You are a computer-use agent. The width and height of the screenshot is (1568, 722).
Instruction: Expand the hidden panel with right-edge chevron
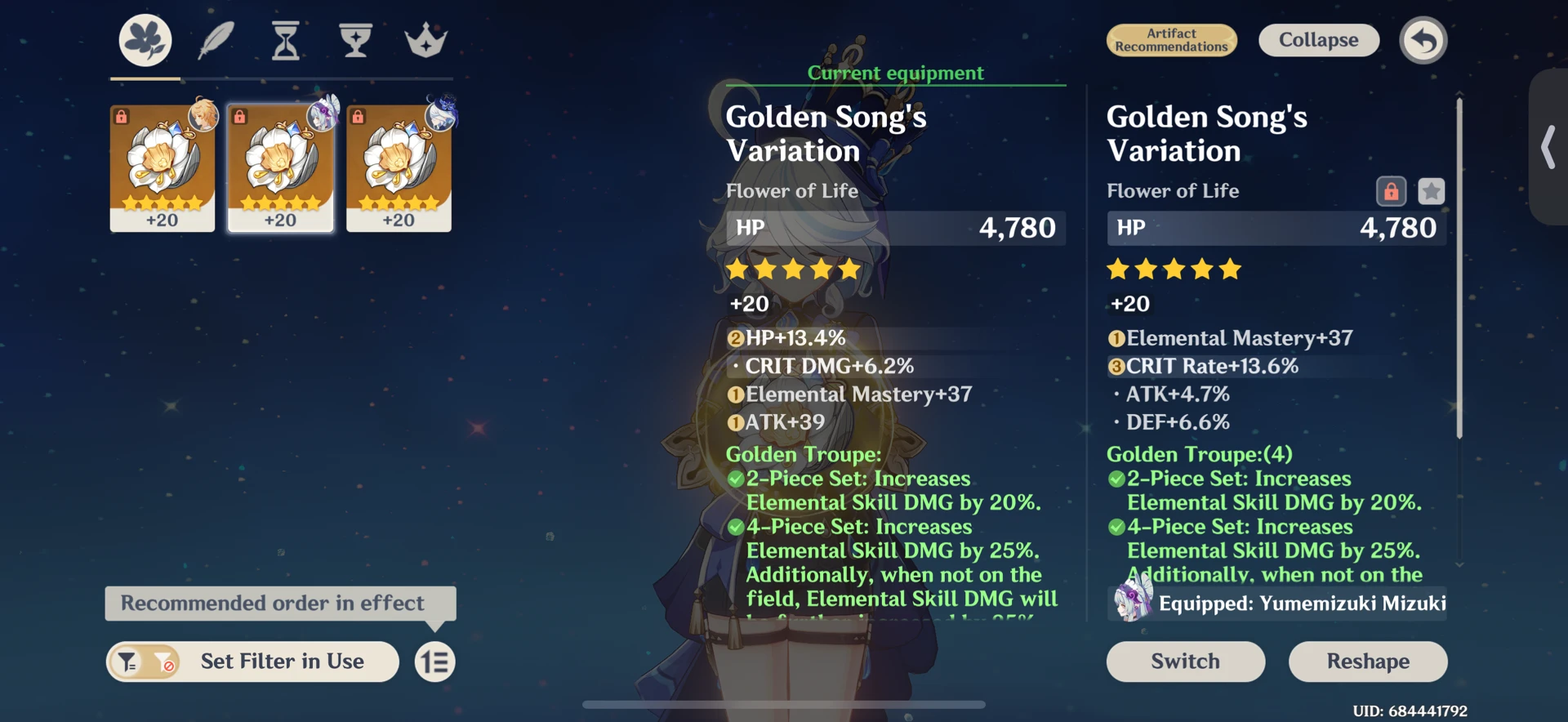[1548, 147]
